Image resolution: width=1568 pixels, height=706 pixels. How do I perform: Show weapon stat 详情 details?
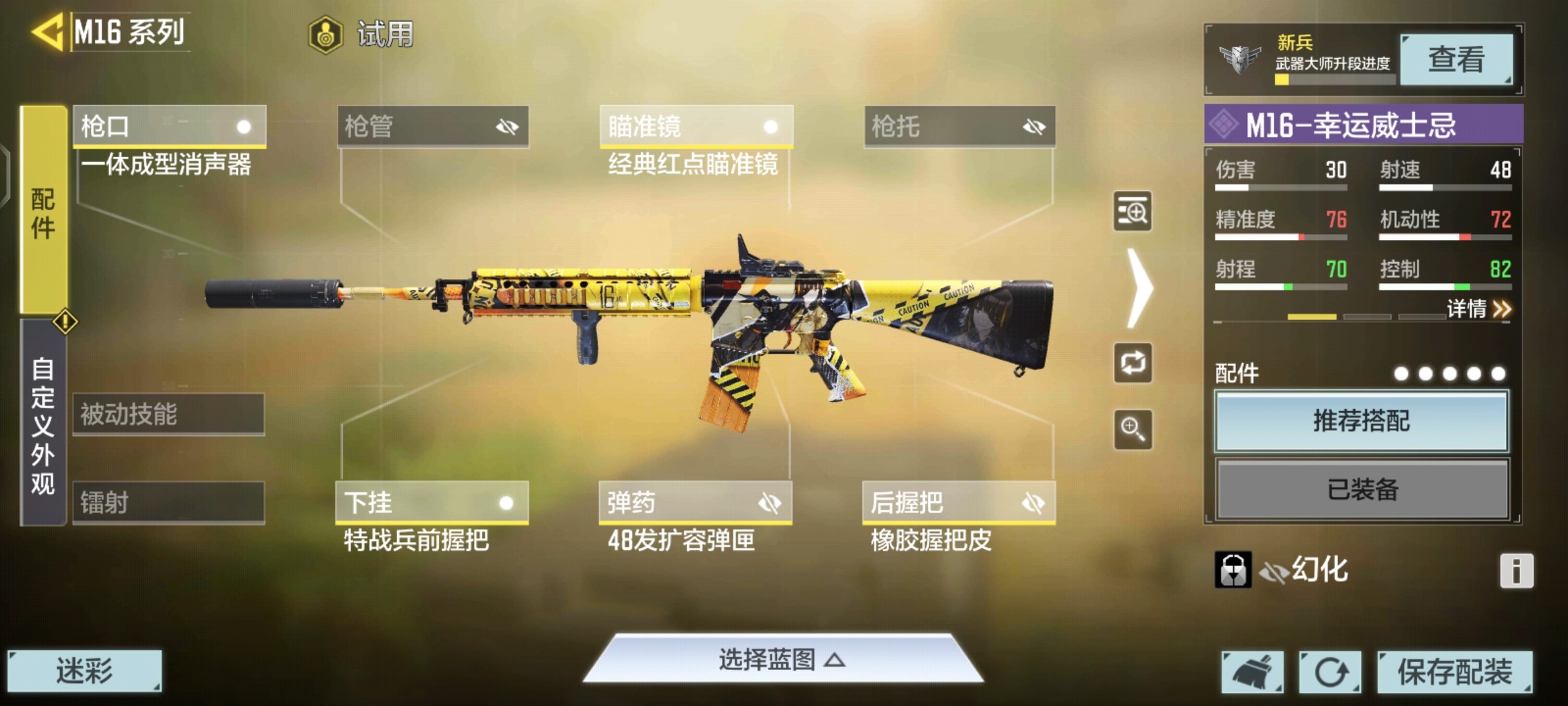(1478, 309)
